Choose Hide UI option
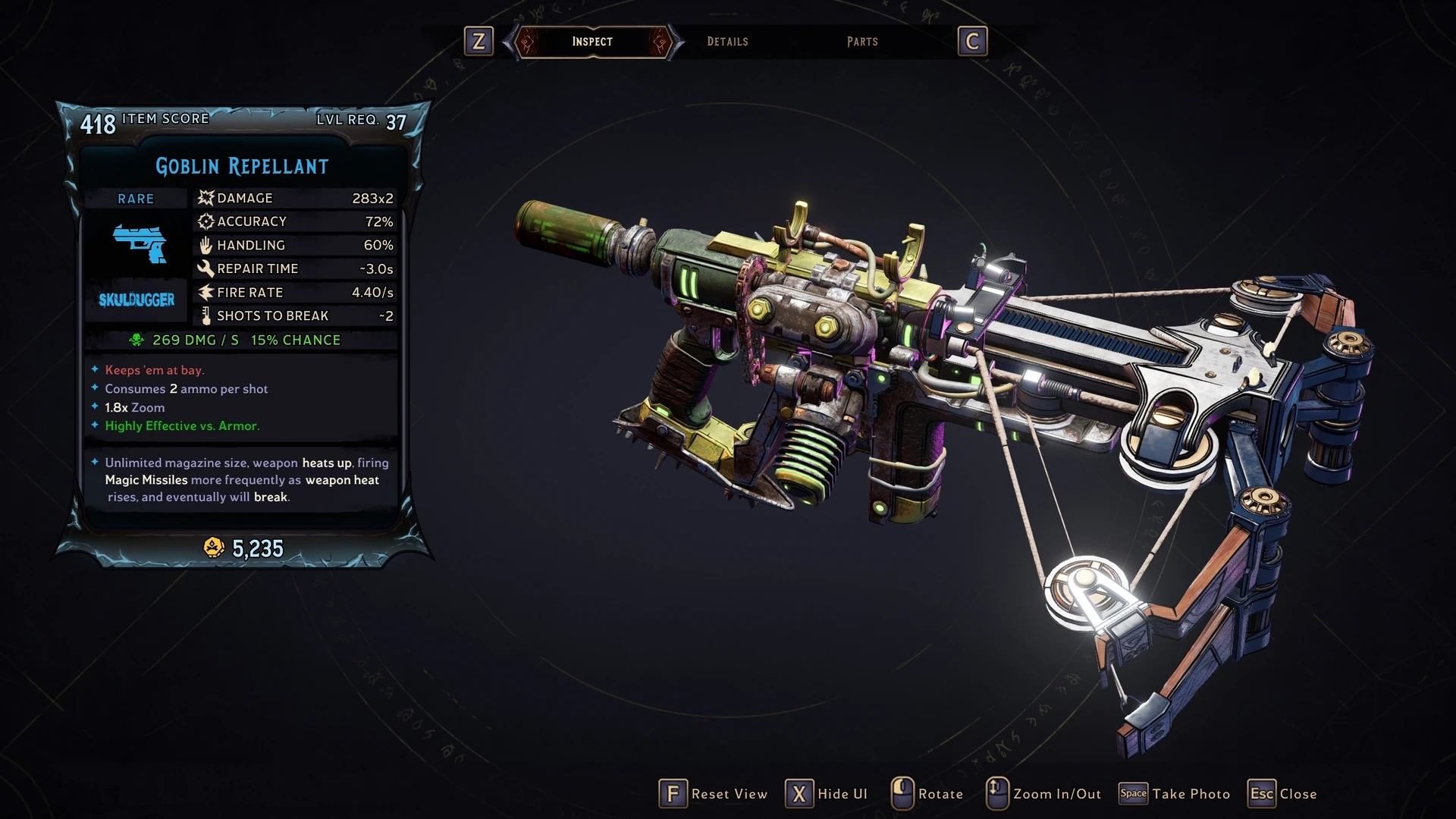This screenshot has height=819, width=1456. 827,794
